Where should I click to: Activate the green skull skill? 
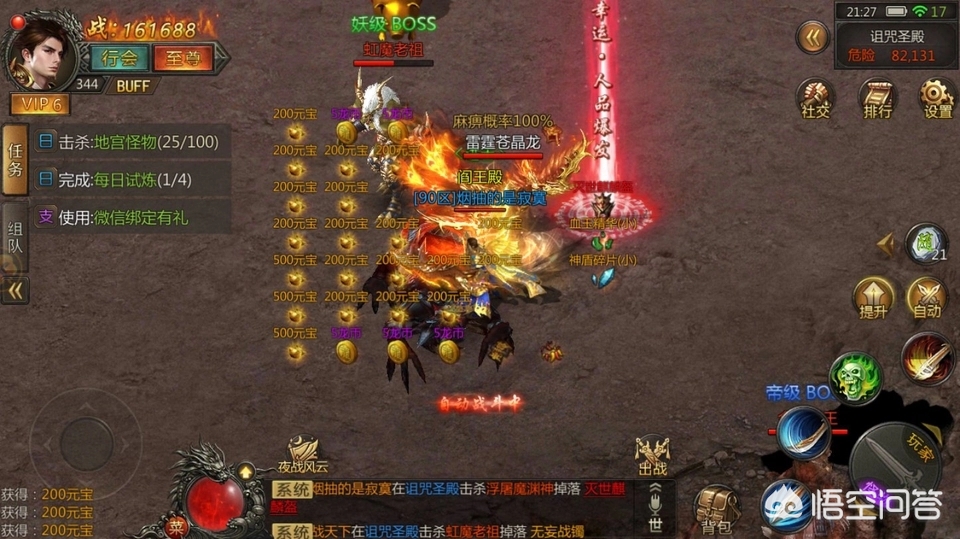(x=855, y=377)
